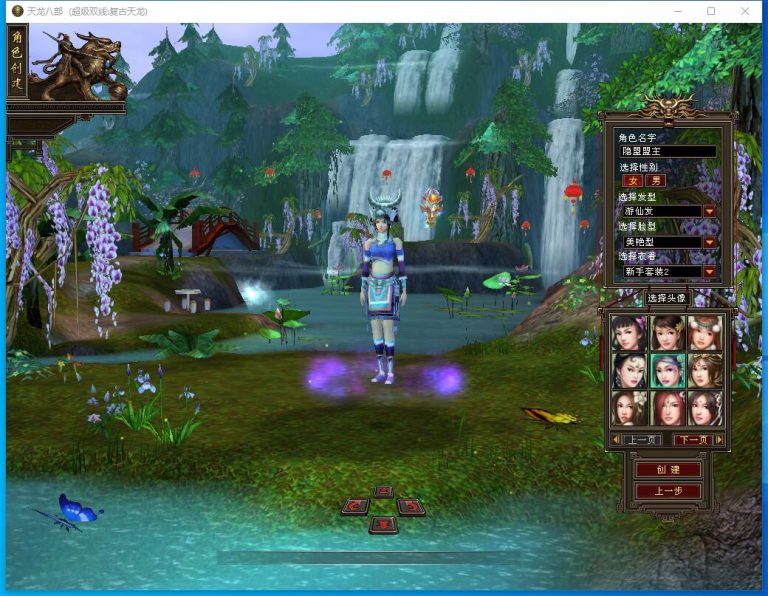The width and height of the screenshot is (768, 596).
Task: Open the face type dropdown showing 美艳型
Action: (x=709, y=241)
